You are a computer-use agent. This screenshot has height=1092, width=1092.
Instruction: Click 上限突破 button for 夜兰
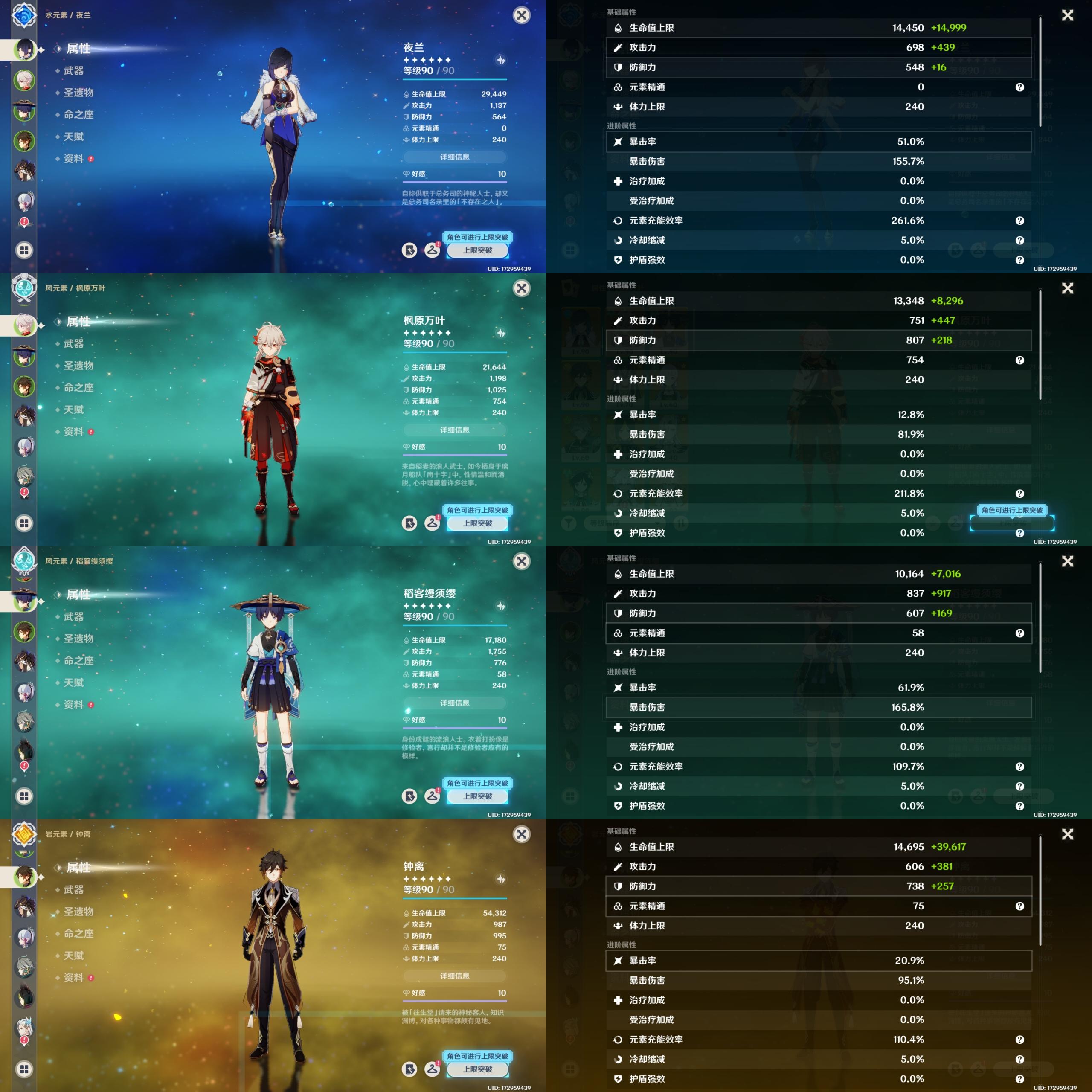478,250
